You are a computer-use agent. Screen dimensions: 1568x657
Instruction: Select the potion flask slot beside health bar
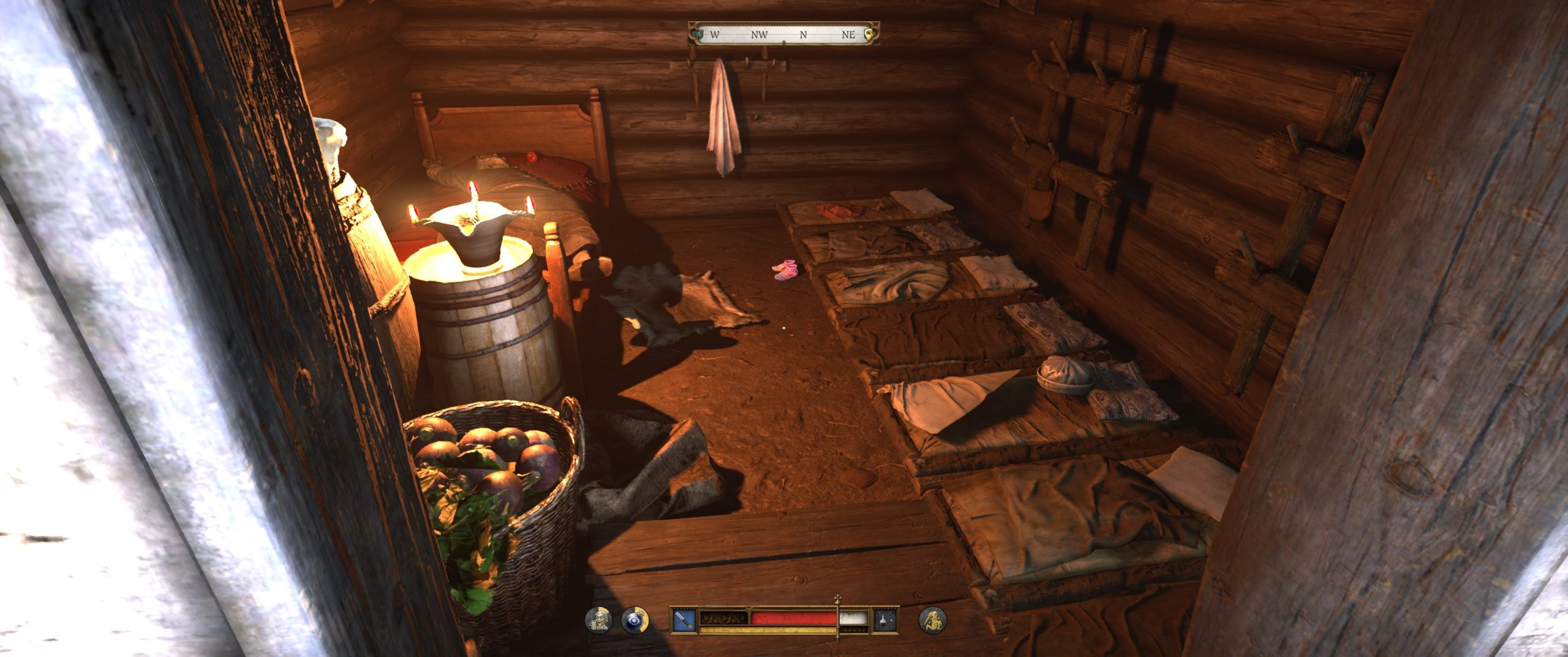point(885,620)
